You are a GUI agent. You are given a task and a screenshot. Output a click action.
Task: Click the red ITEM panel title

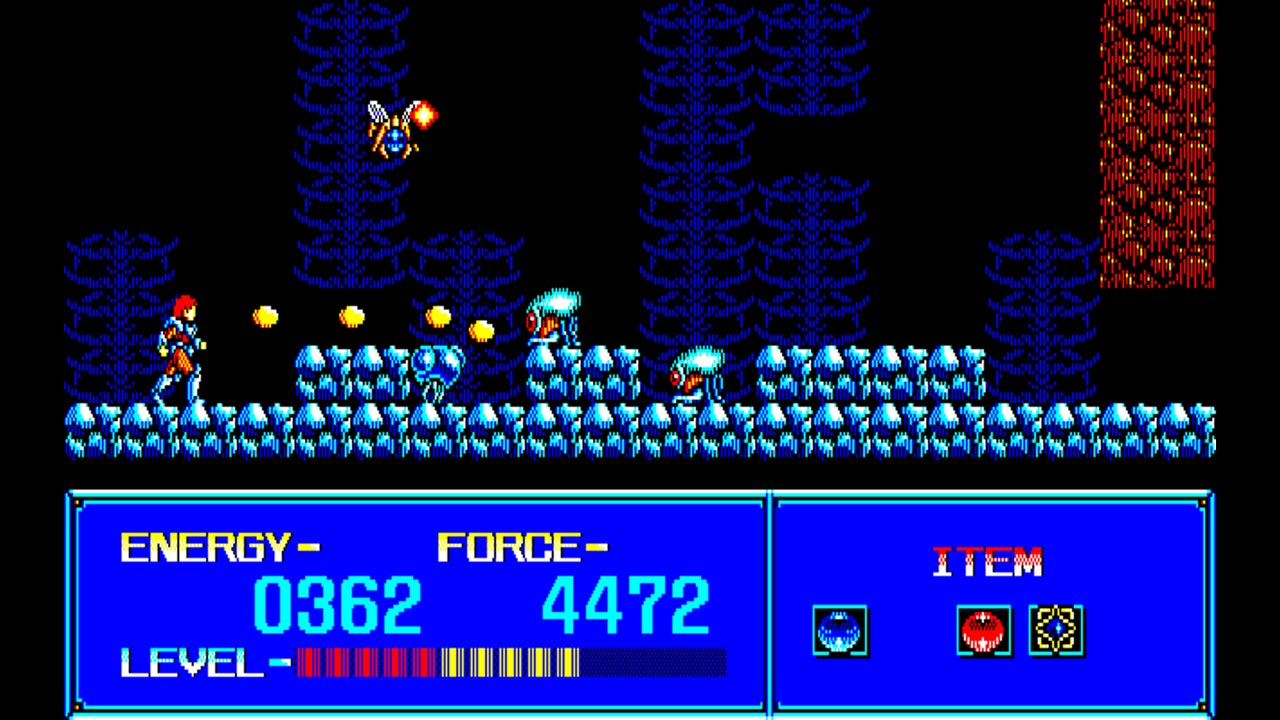coord(987,561)
